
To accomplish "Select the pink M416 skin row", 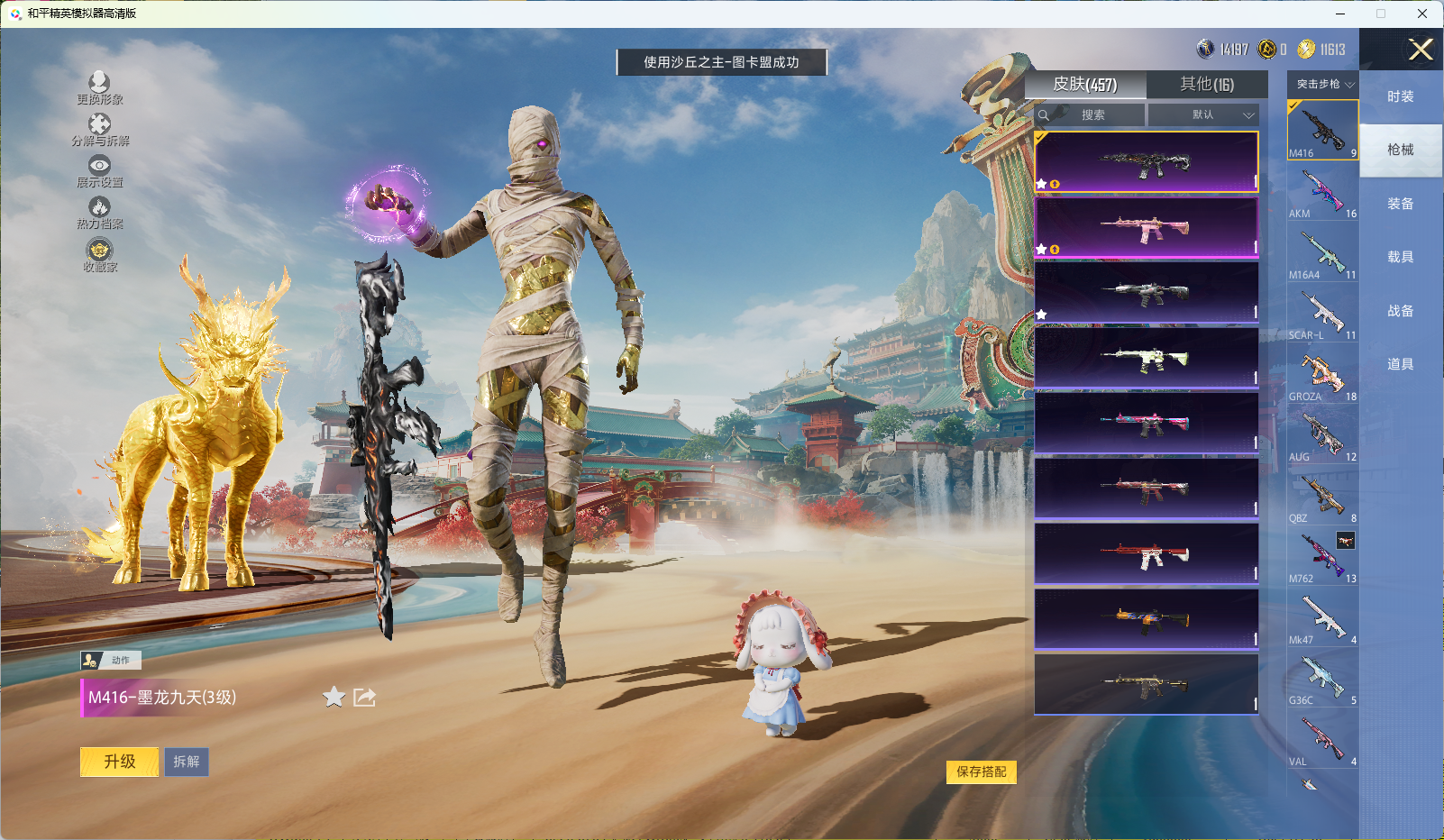I will coord(1146,227).
